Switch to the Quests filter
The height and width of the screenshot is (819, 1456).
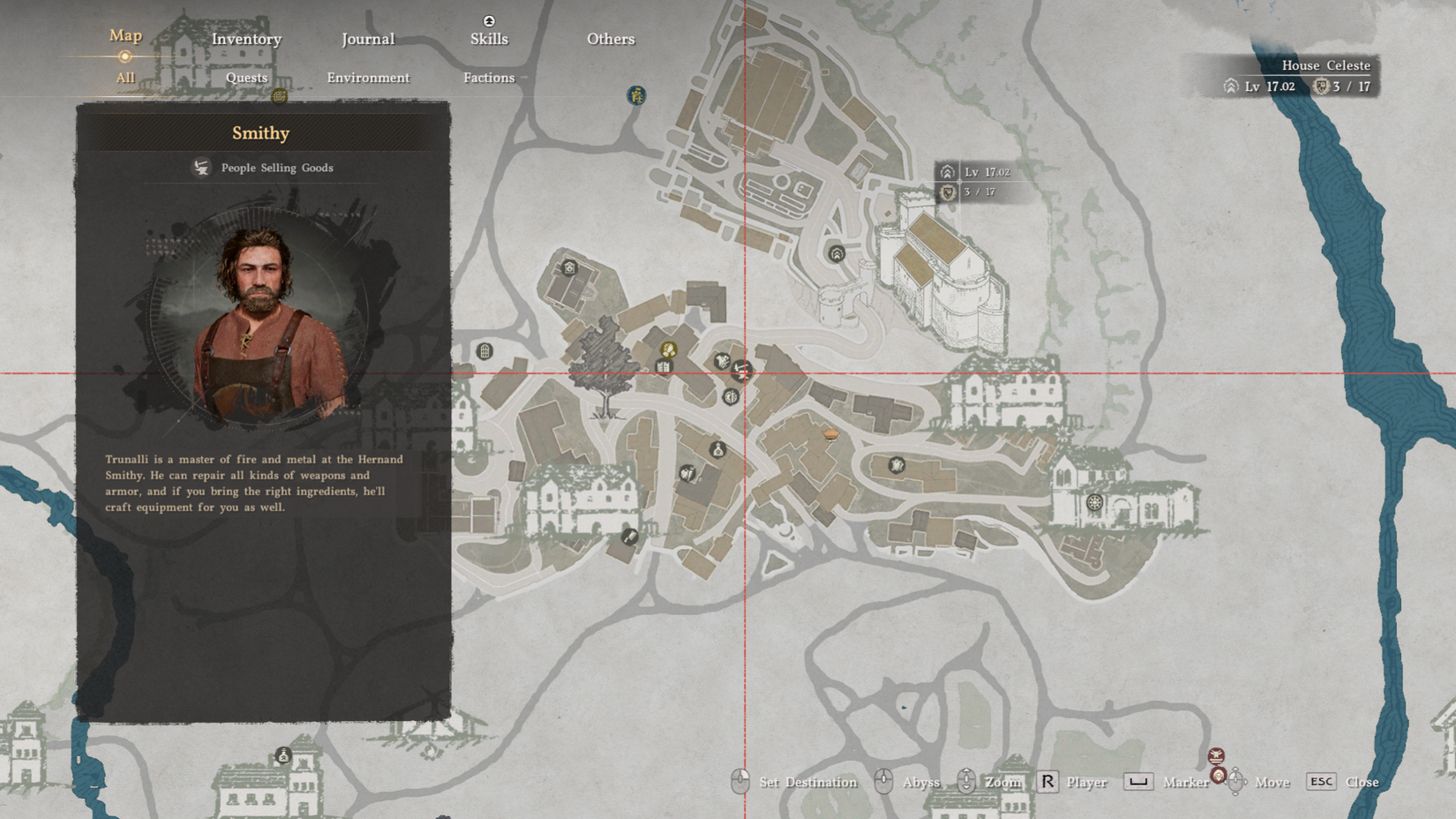[246, 78]
